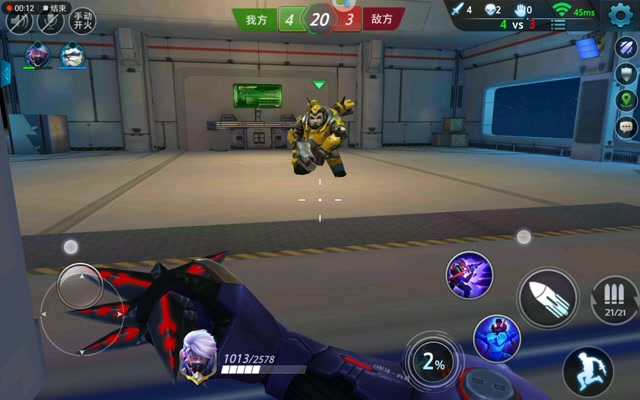640x400 pixels.
Task: Select the white-bearded teammate portrait
Action: coord(72,56)
